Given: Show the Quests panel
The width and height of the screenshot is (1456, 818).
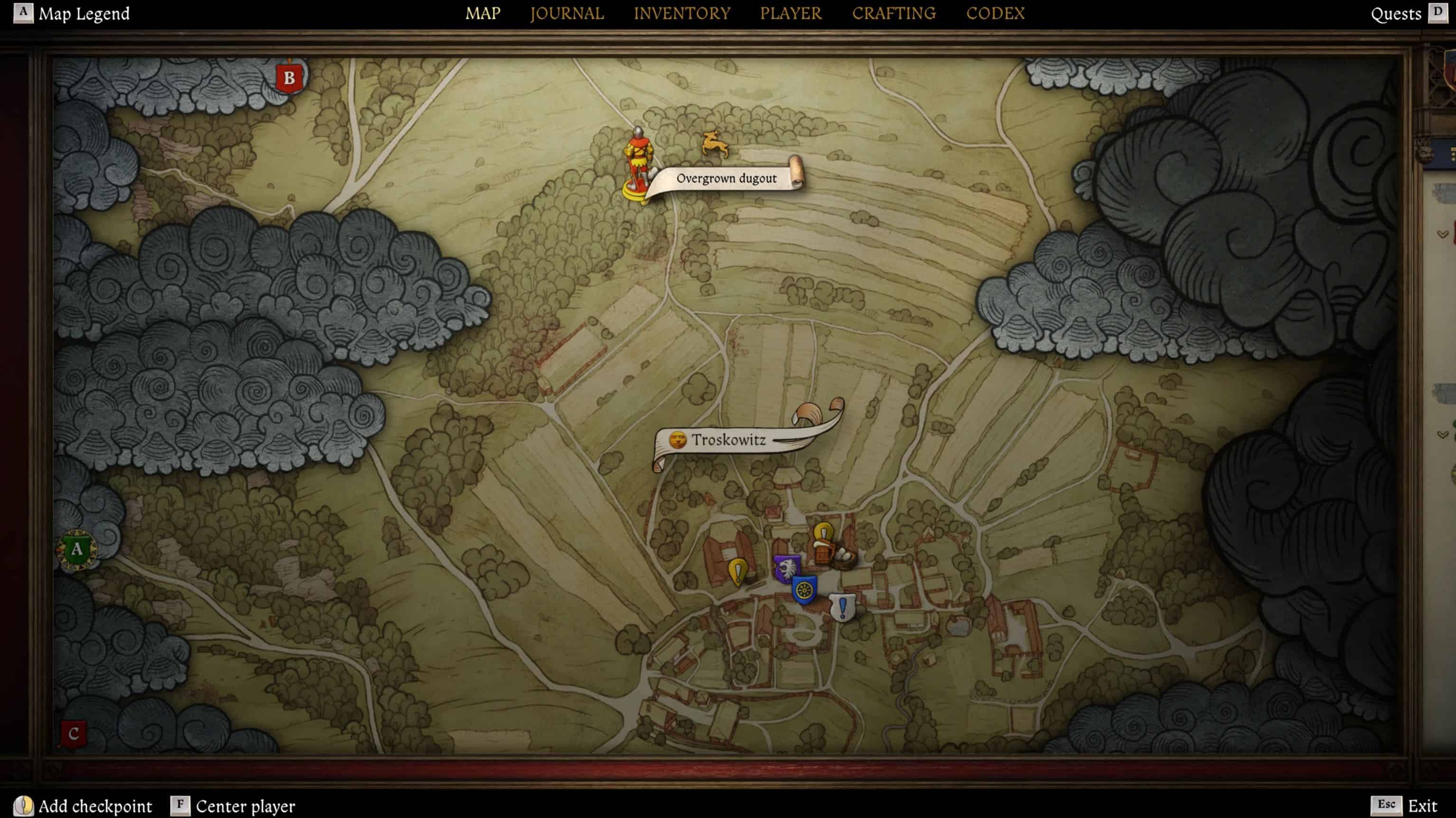Looking at the screenshot, I should [1396, 14].
